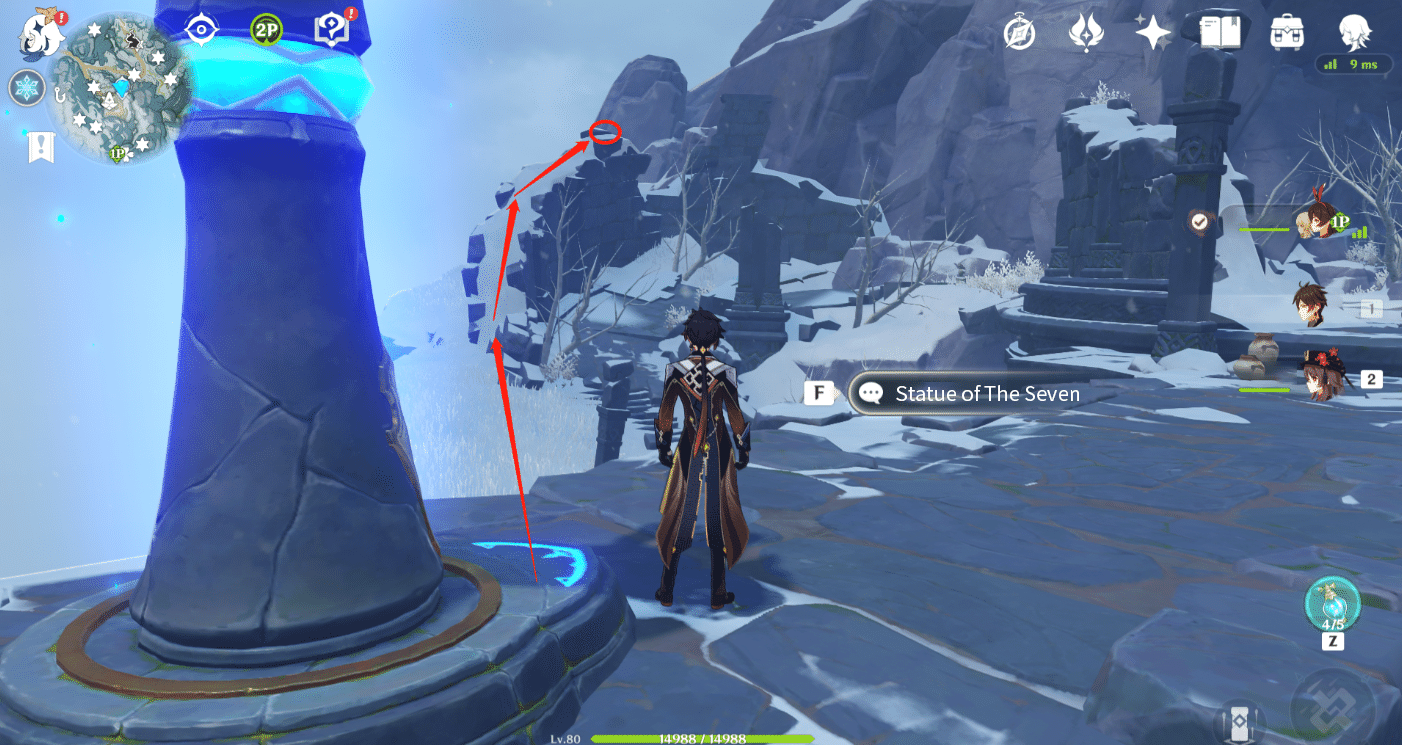Switch to Zhongli in party slot 1
The image size is (1402, 745).
tap(1313, 305)
